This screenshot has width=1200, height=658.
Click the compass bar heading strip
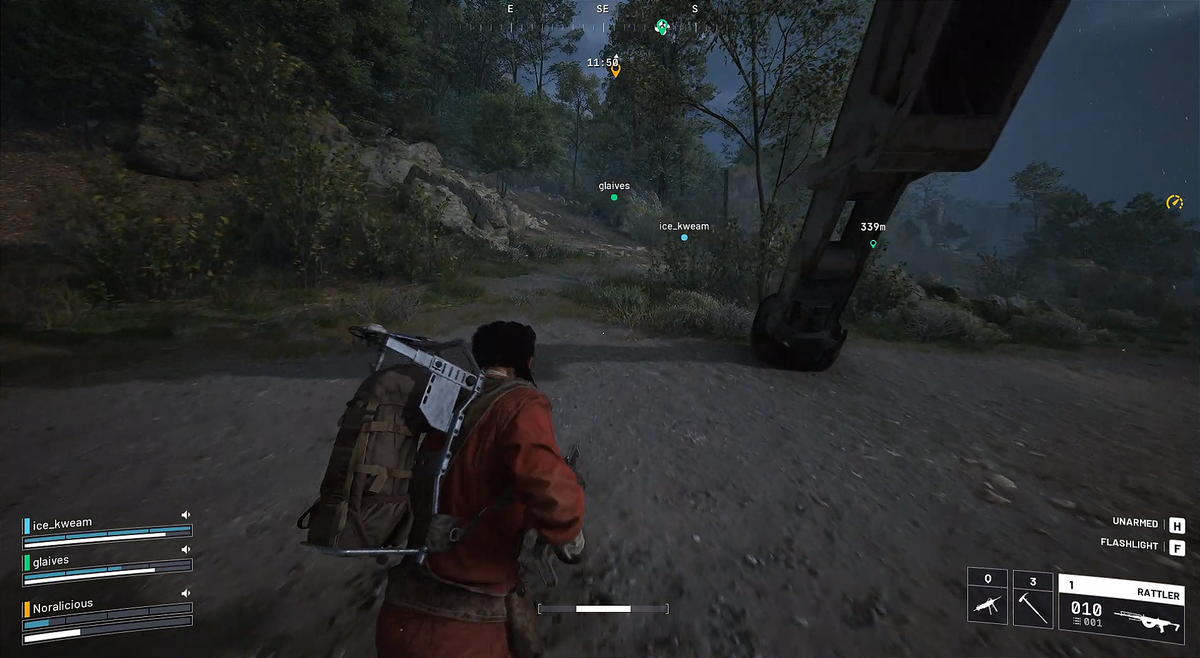coord(602,9)
